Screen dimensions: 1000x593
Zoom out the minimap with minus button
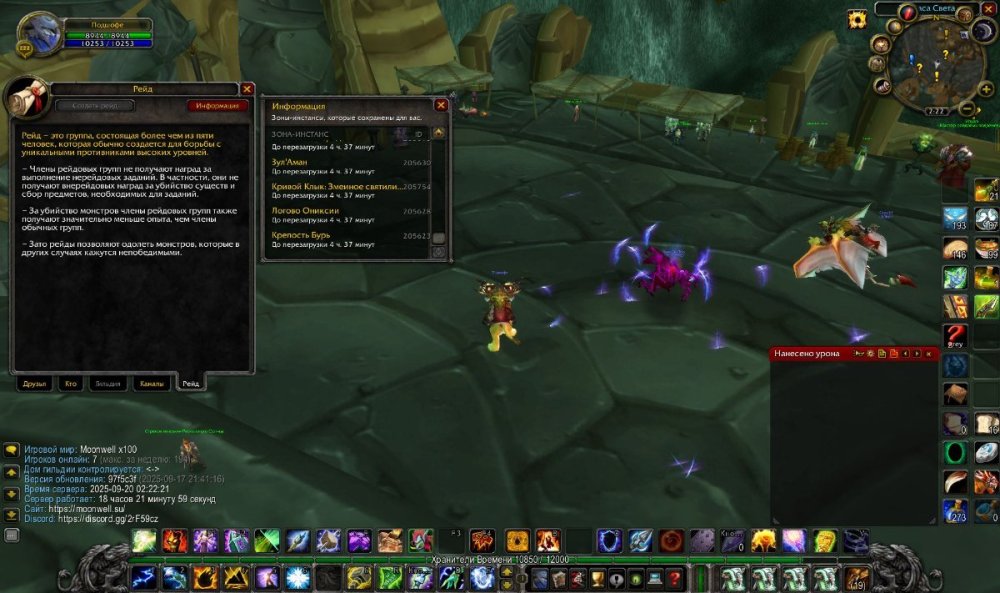[967, 108]
